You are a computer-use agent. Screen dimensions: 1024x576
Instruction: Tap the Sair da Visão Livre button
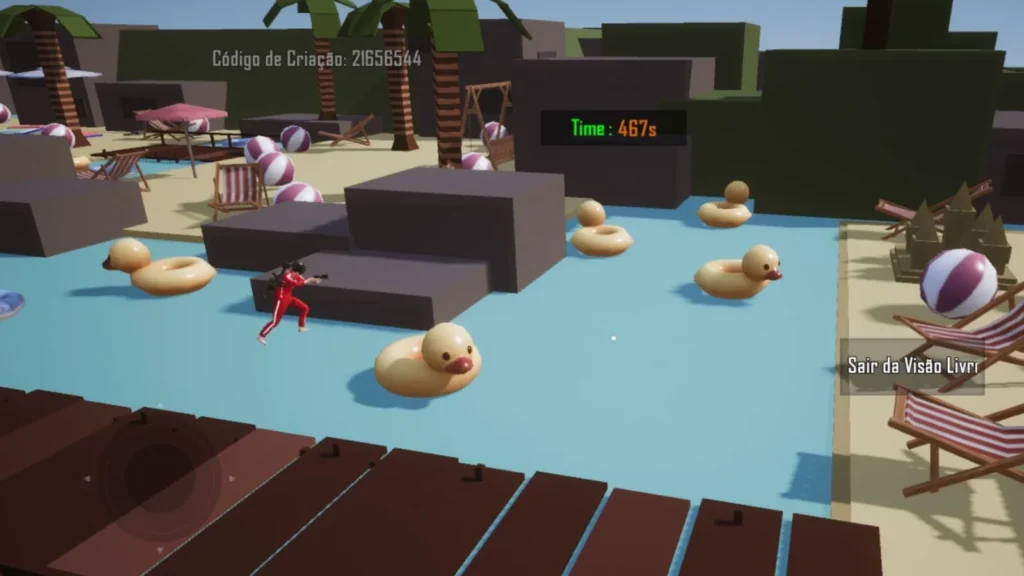[x=912, y=366]
